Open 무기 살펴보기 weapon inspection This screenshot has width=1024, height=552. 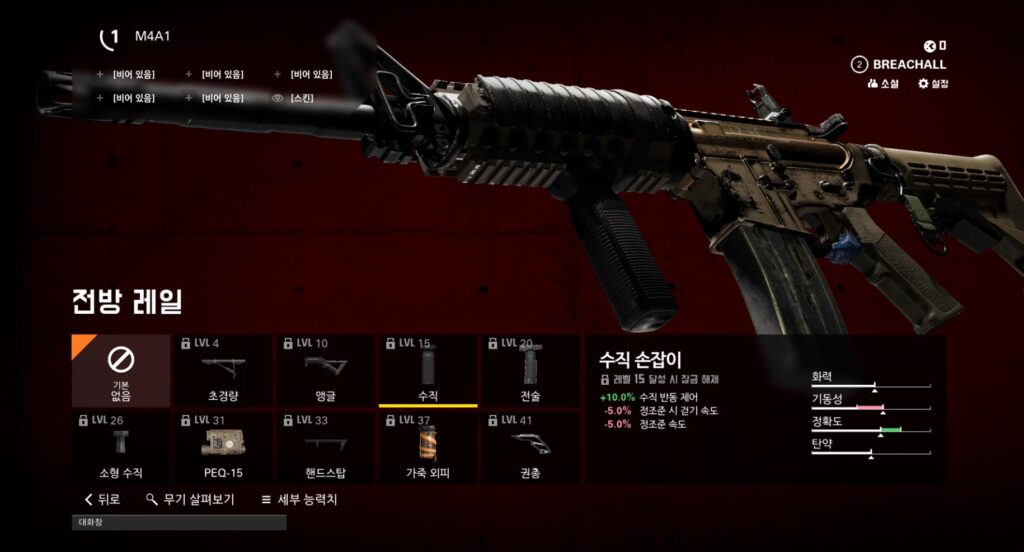click(190, 499)
